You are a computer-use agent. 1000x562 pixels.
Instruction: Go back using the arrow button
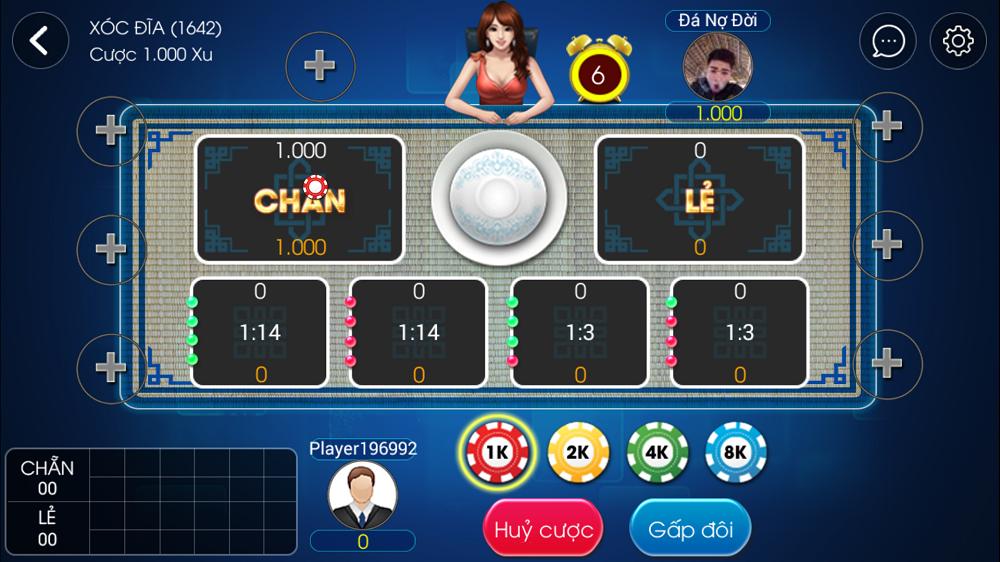pyautogui.click(x=40, y=40)
